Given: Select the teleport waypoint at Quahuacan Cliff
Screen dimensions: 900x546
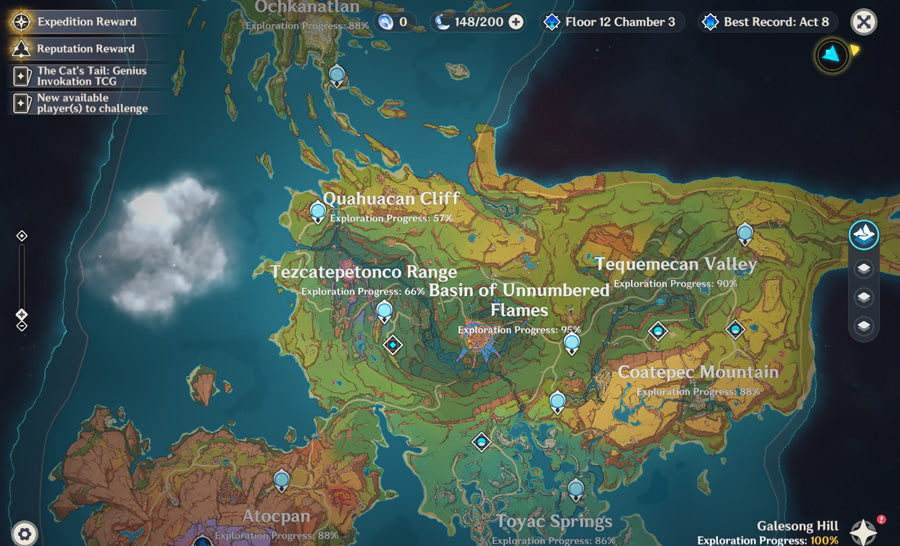Looking at the screenshot, I should pyautogui.click(x=318, y=211).
